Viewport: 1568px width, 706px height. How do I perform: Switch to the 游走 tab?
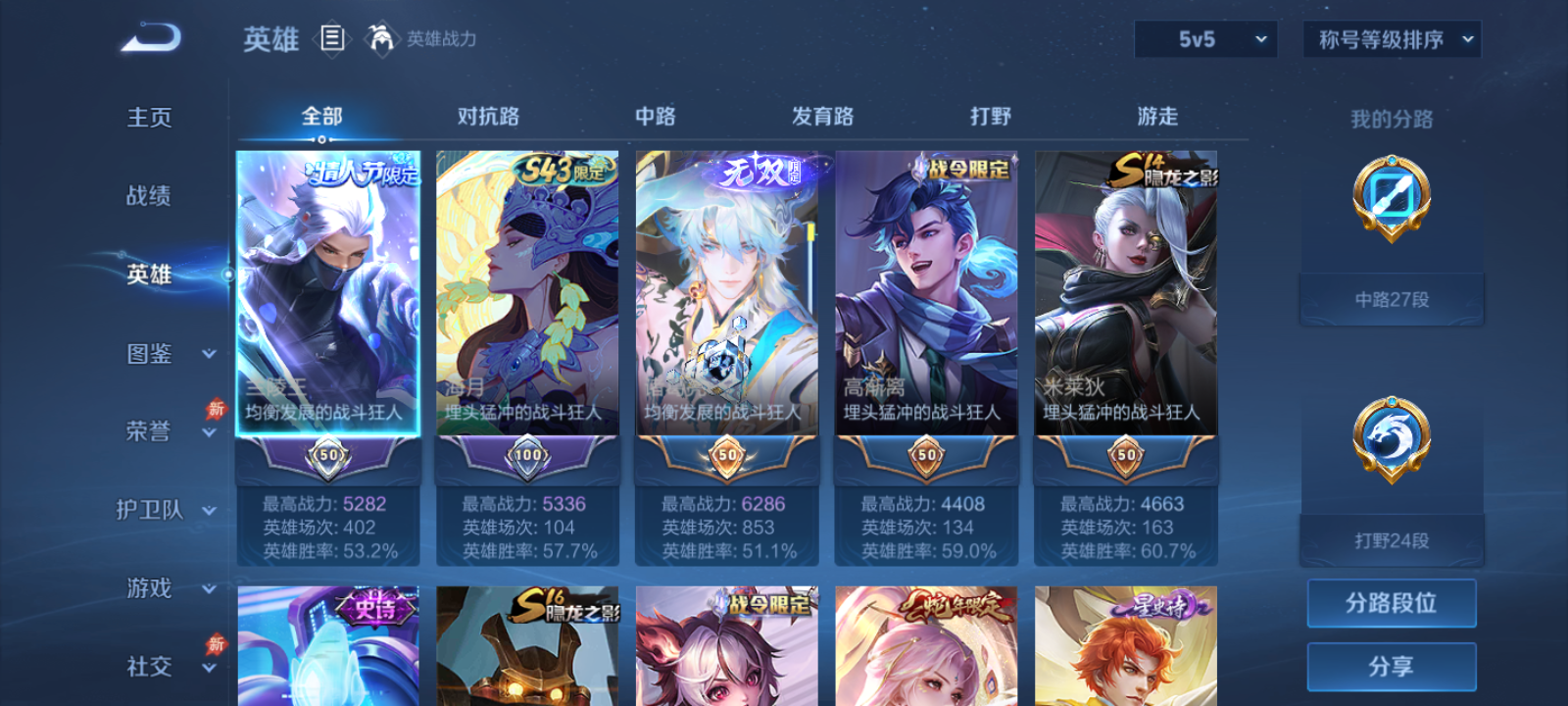(1159, 116)
